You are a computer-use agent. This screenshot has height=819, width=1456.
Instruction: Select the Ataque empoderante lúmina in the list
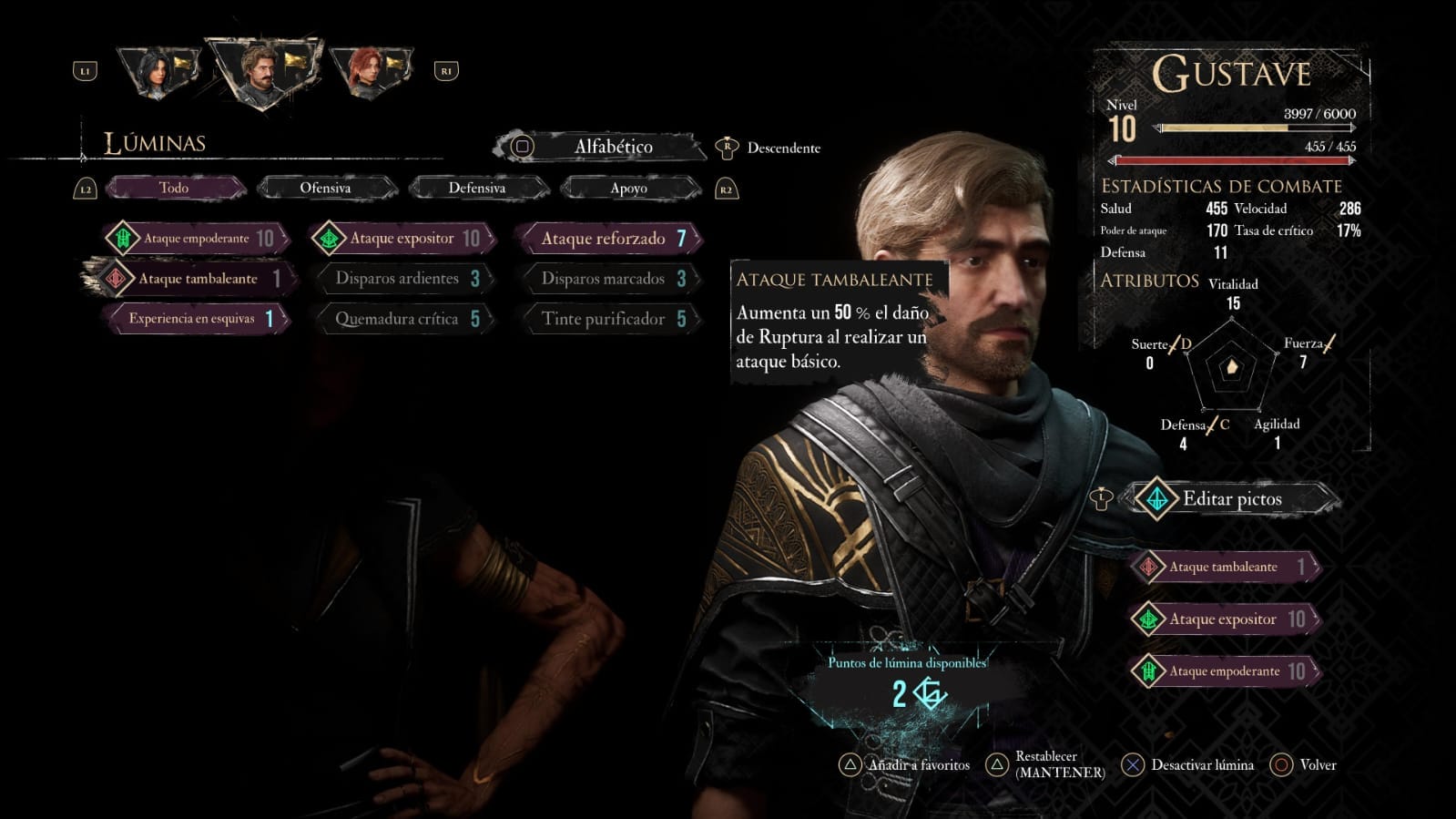coord(197,239)
